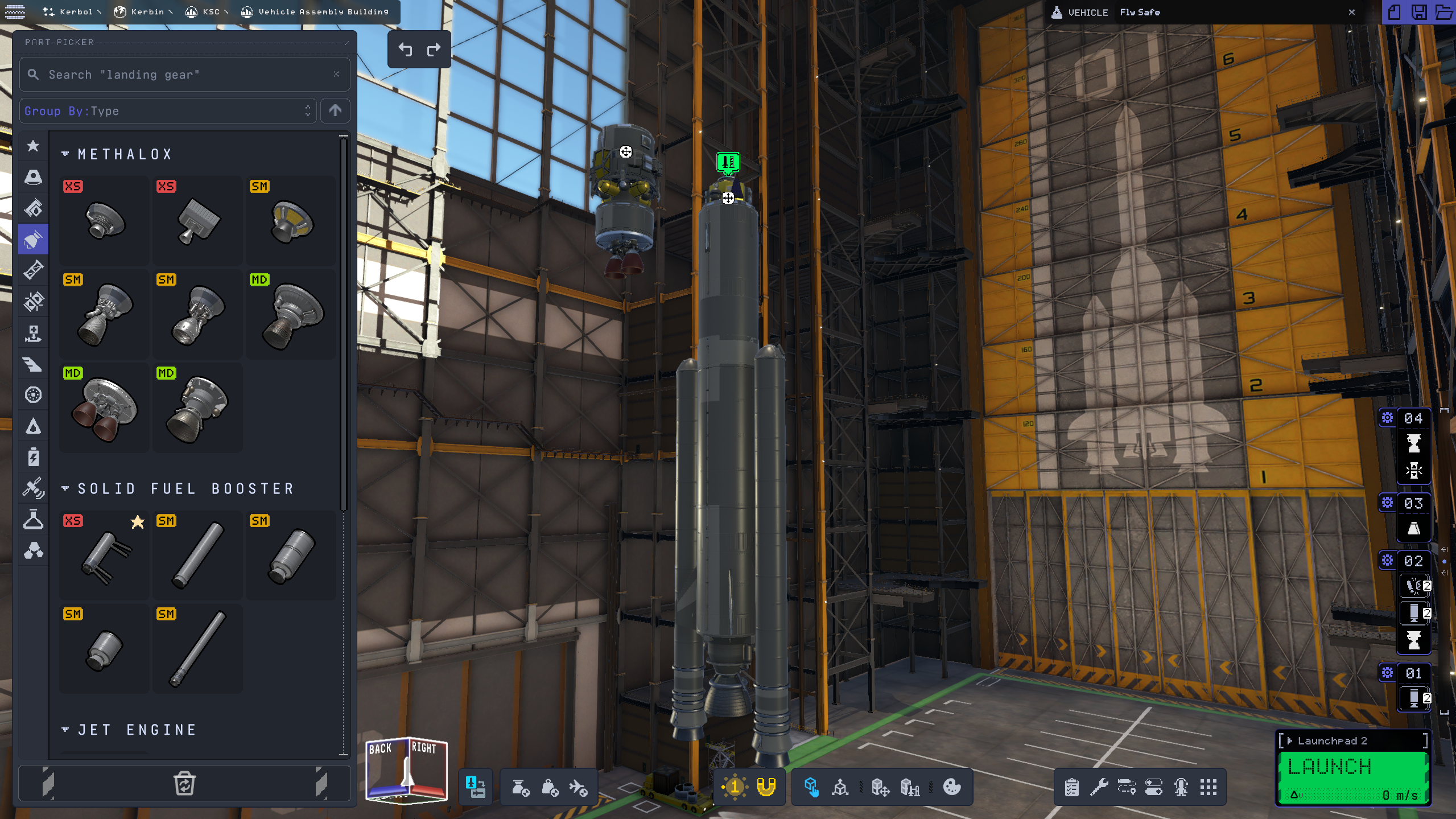Clear the landing gear search field

336,74
